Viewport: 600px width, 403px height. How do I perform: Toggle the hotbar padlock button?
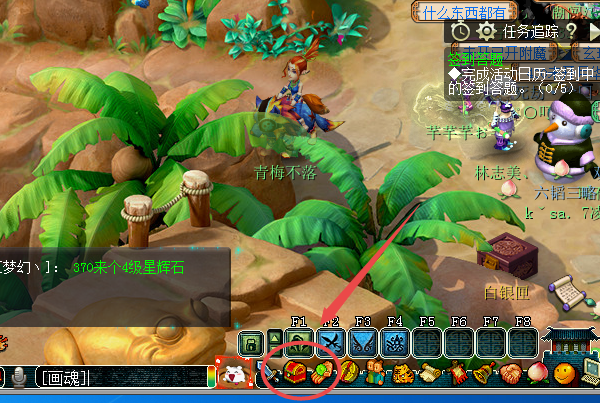[251, 342]
